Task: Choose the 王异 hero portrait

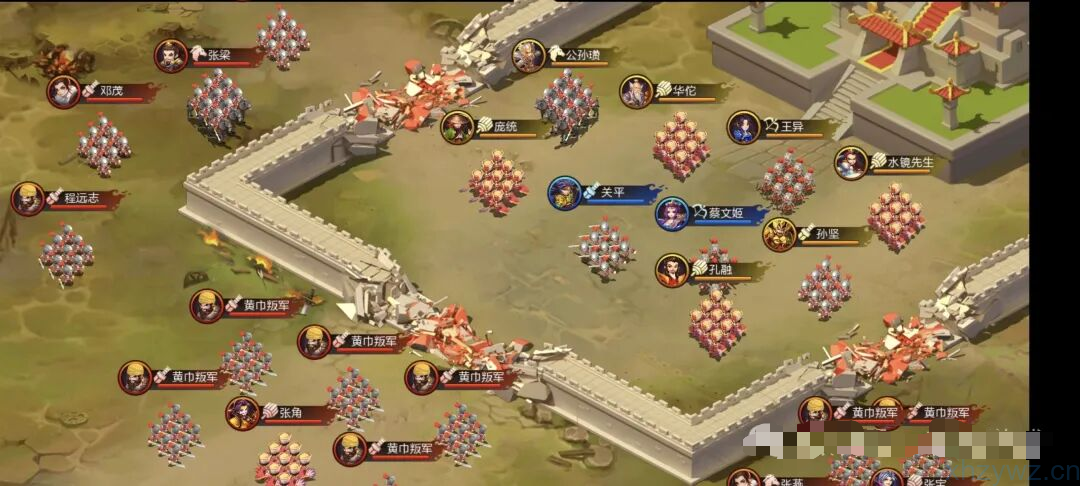Action: (744, 127)
